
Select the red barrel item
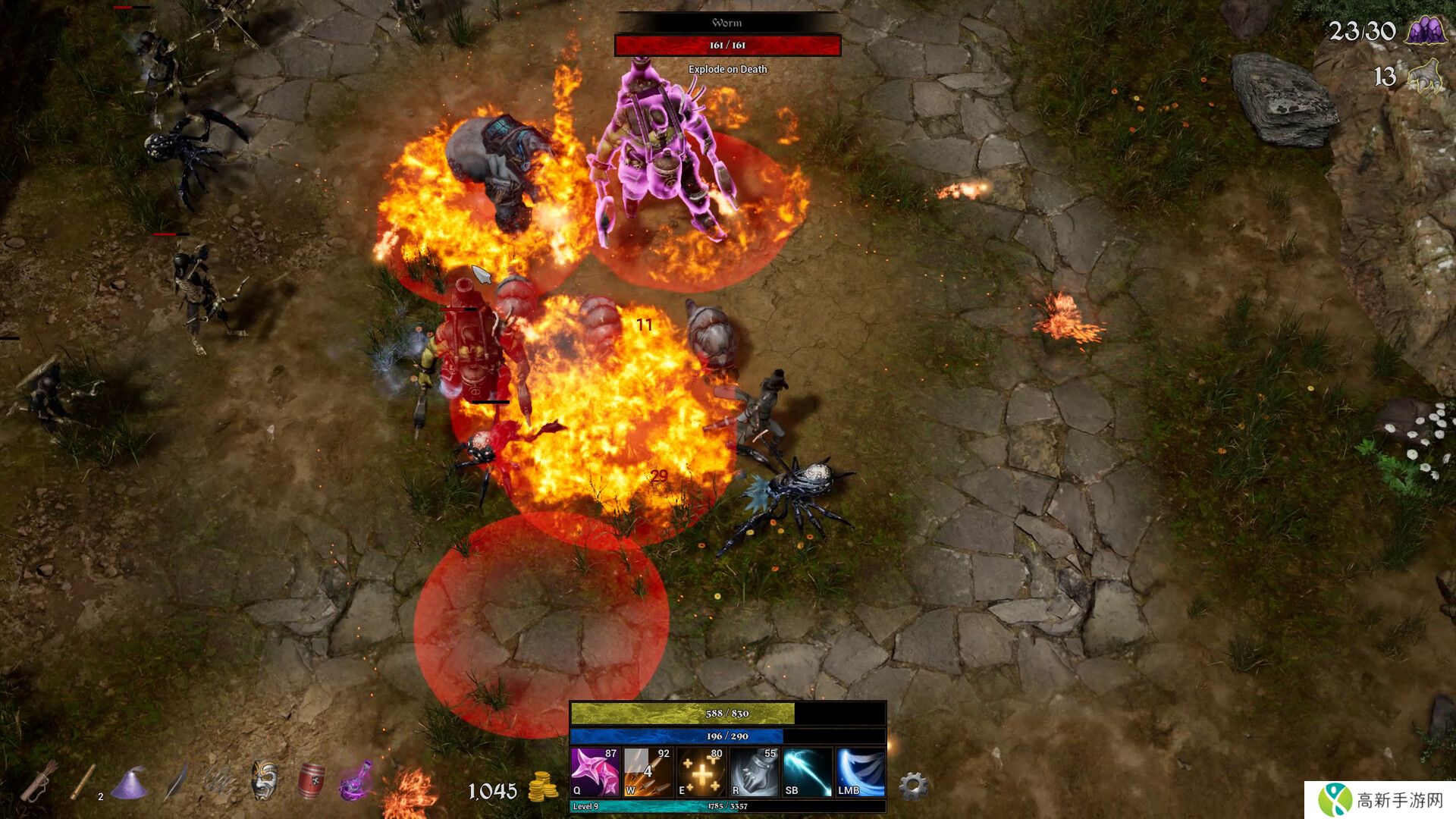pos(311,781)
